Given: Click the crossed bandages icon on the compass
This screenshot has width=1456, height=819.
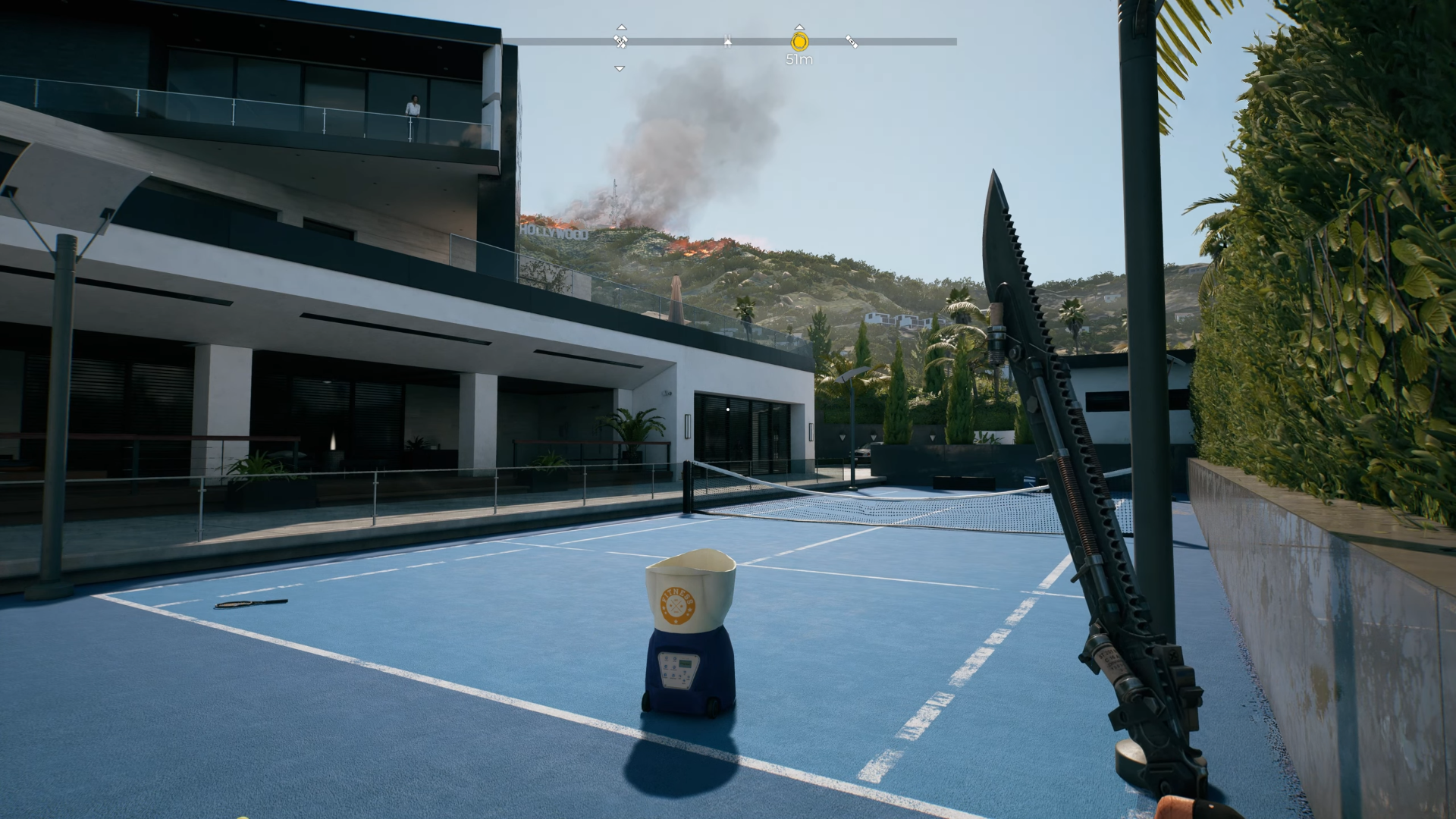Looking at the screenshot, I should 620,41.
